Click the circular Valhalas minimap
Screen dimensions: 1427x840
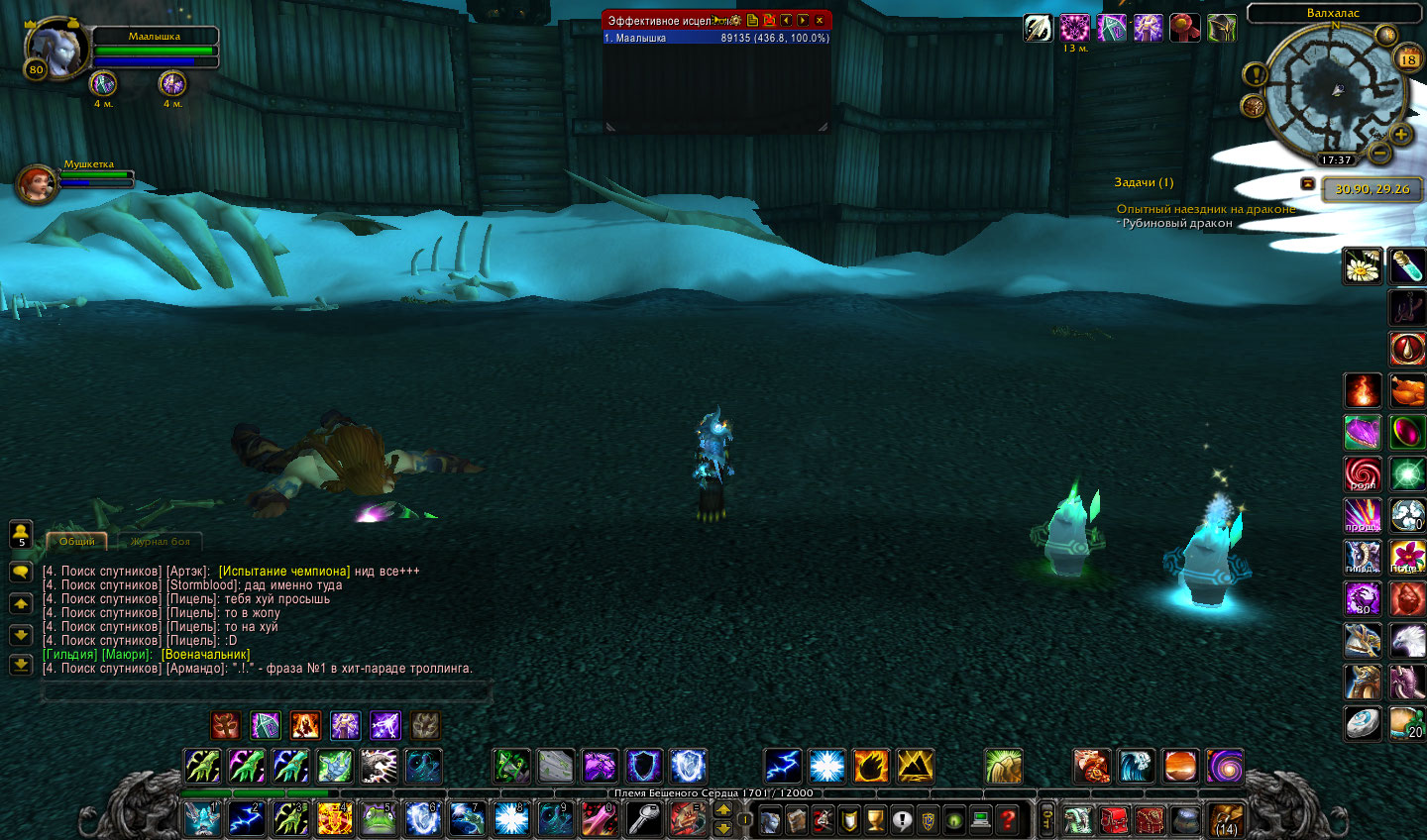1336,92
